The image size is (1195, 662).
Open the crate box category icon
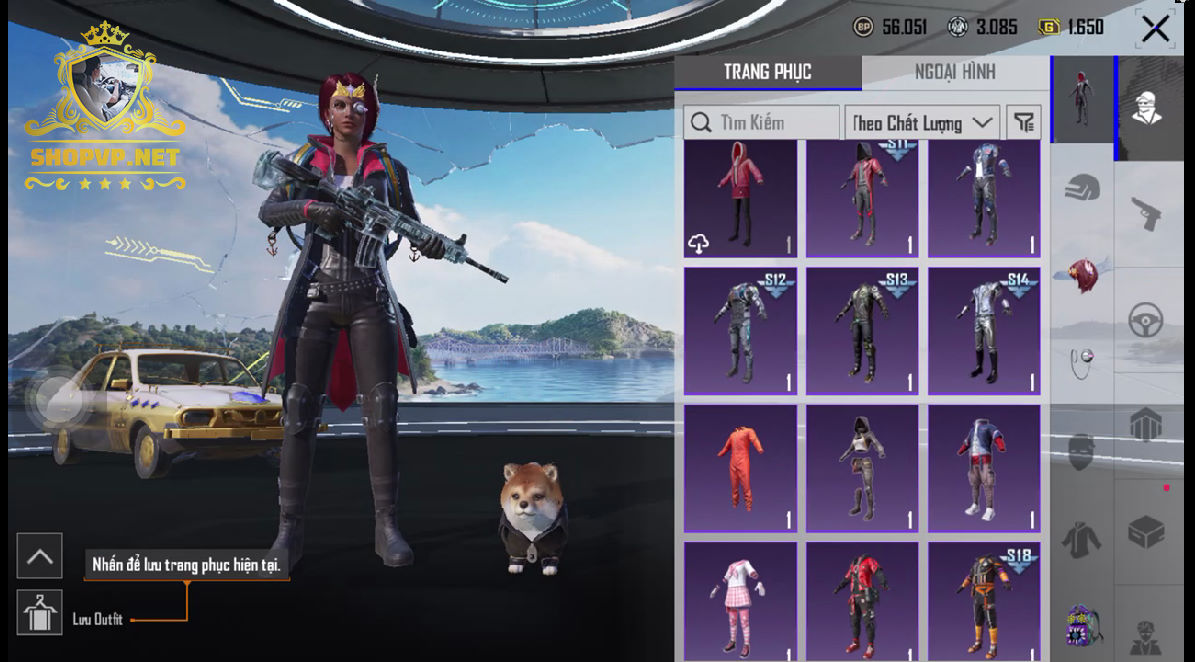tap(1146, 532)
